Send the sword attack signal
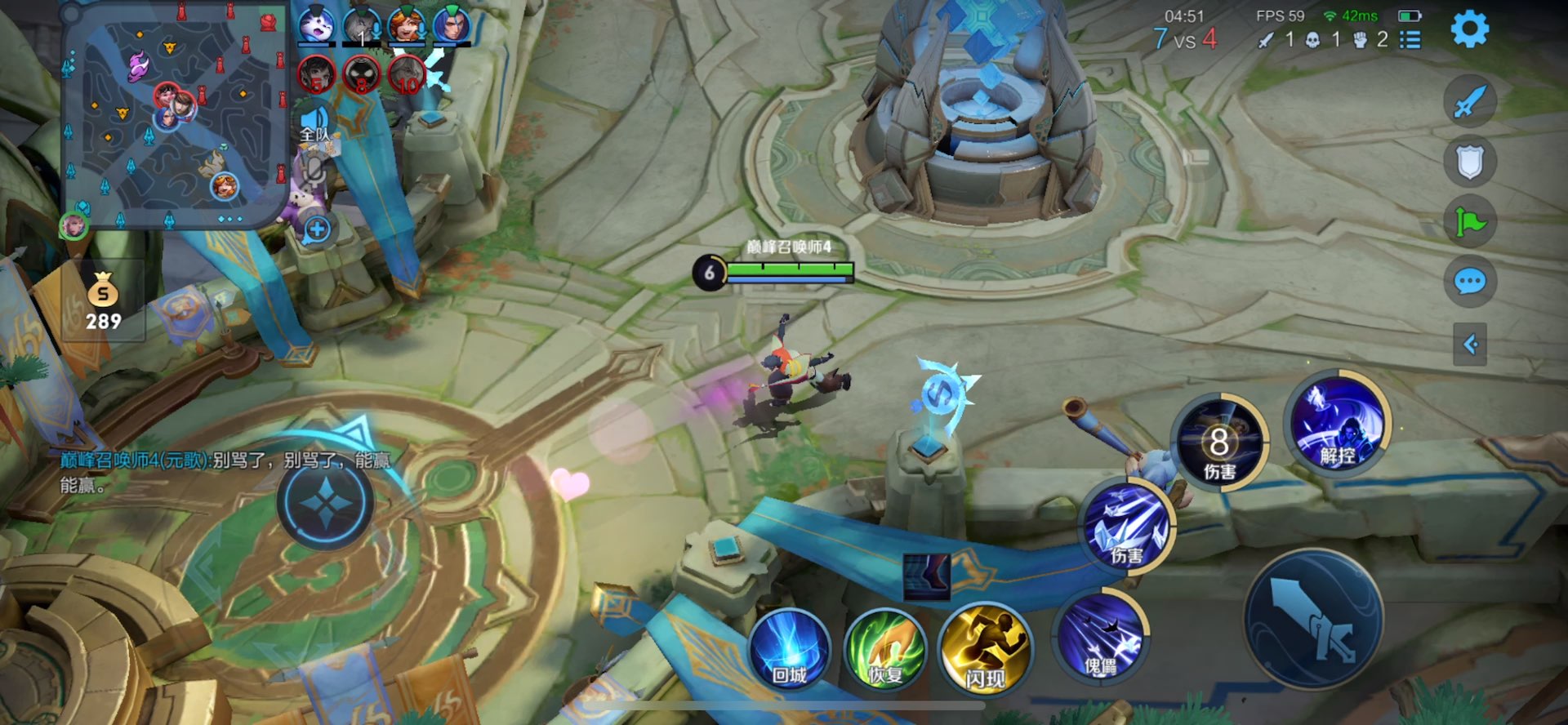Viewport: 1568px width, 725px height. click(1469, 103)
